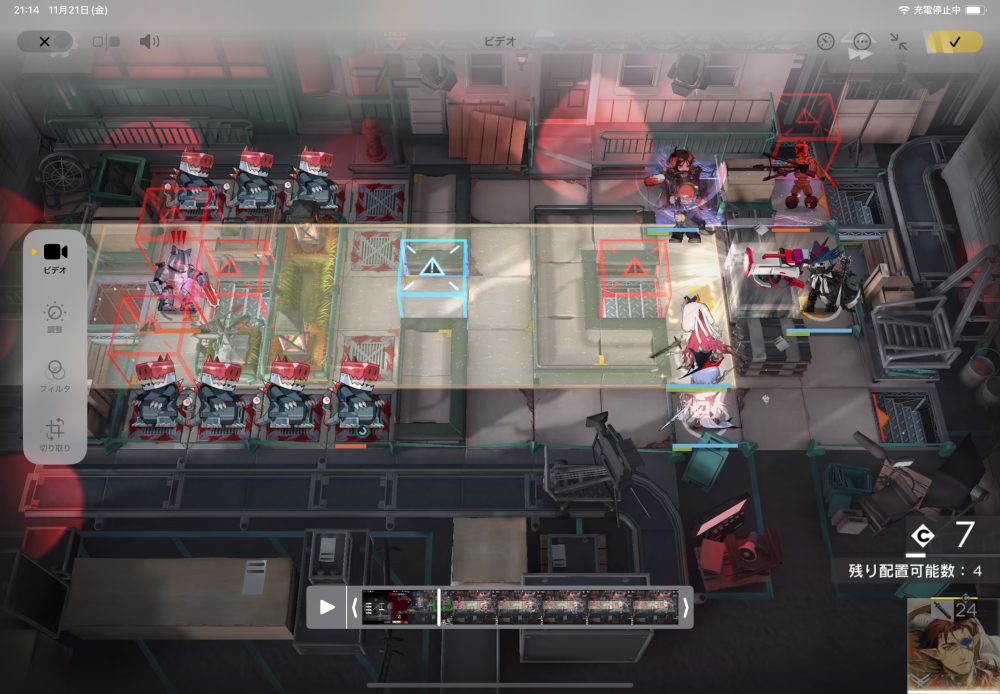Image resolution: width=1000 pixels, height=694 pixels.
Task: Open the 調整 adjustment tab
Action: tap(55, 318)
